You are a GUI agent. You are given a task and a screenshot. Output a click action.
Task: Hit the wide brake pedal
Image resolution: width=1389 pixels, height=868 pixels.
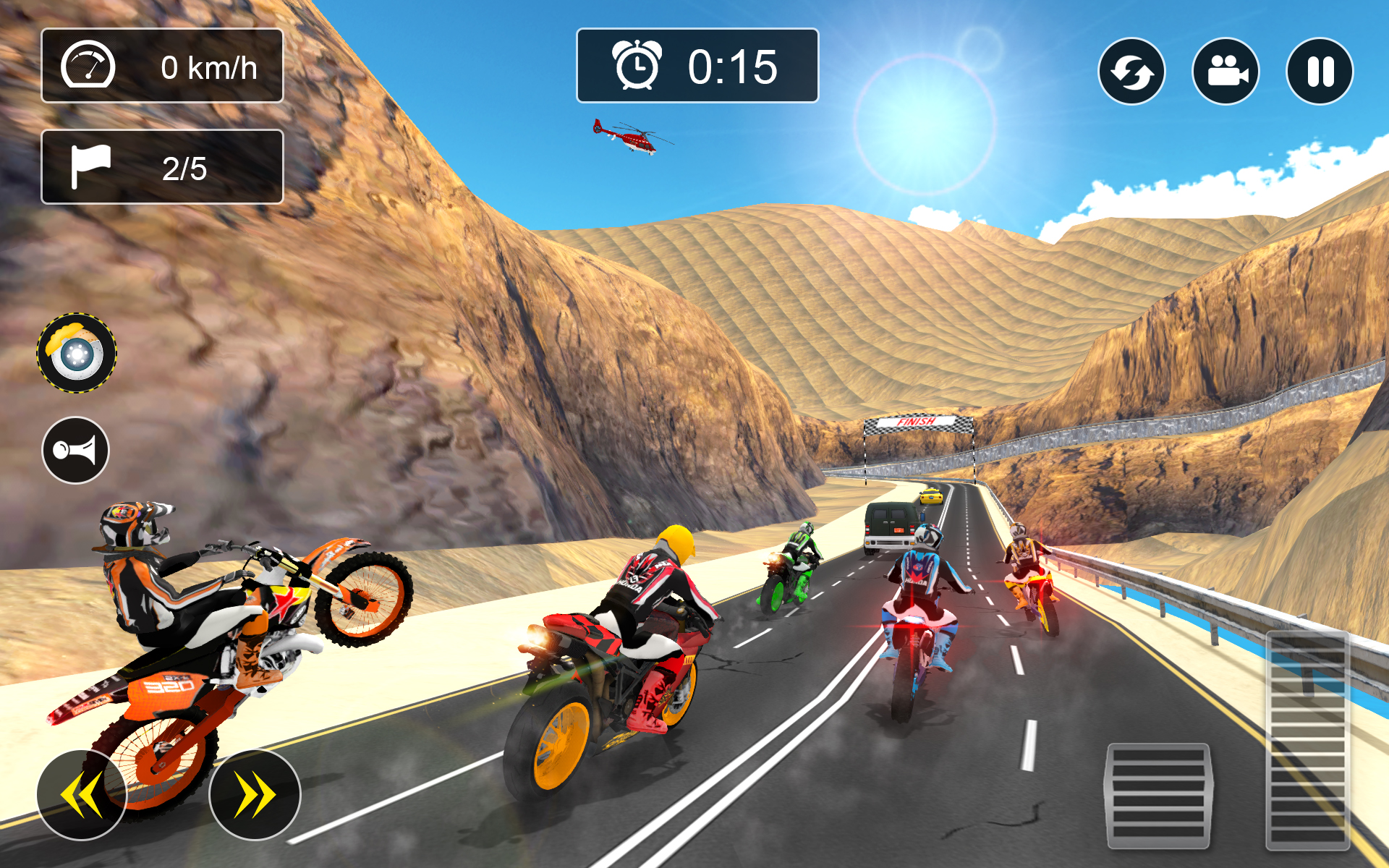click(x=1157, y=796)
